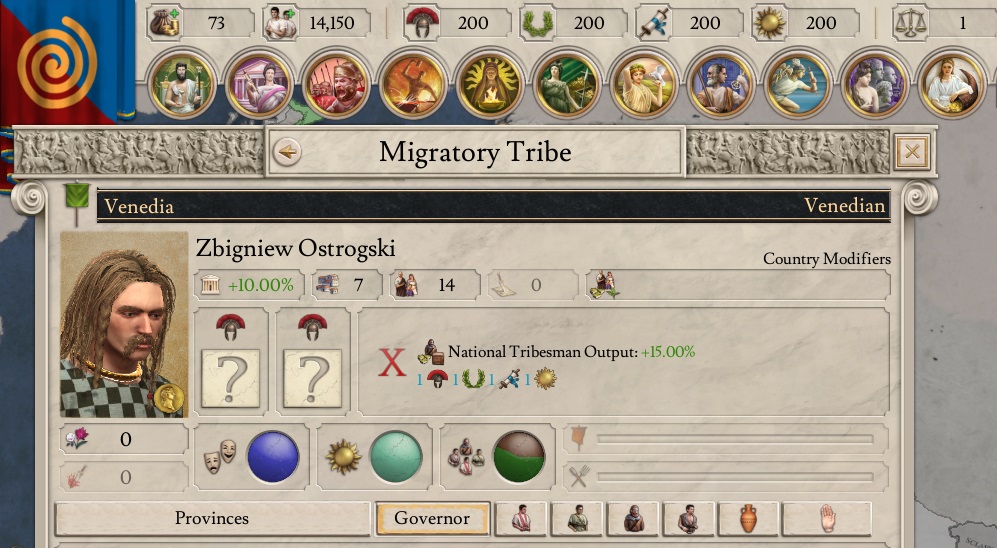Select the Governor tab
Screen dimensions: 997x548
(x=432, y=519)
